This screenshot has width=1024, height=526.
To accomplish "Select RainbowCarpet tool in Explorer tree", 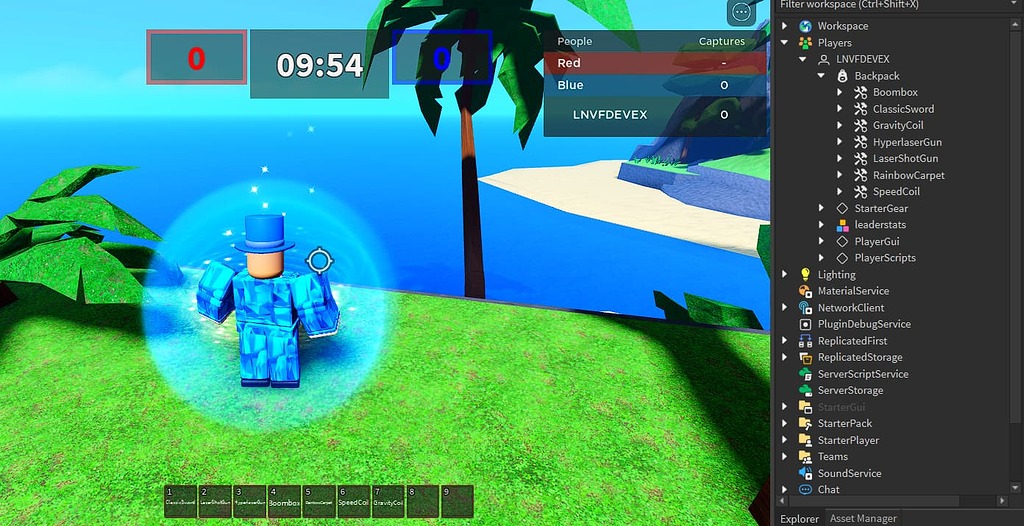I will [908, 175].
